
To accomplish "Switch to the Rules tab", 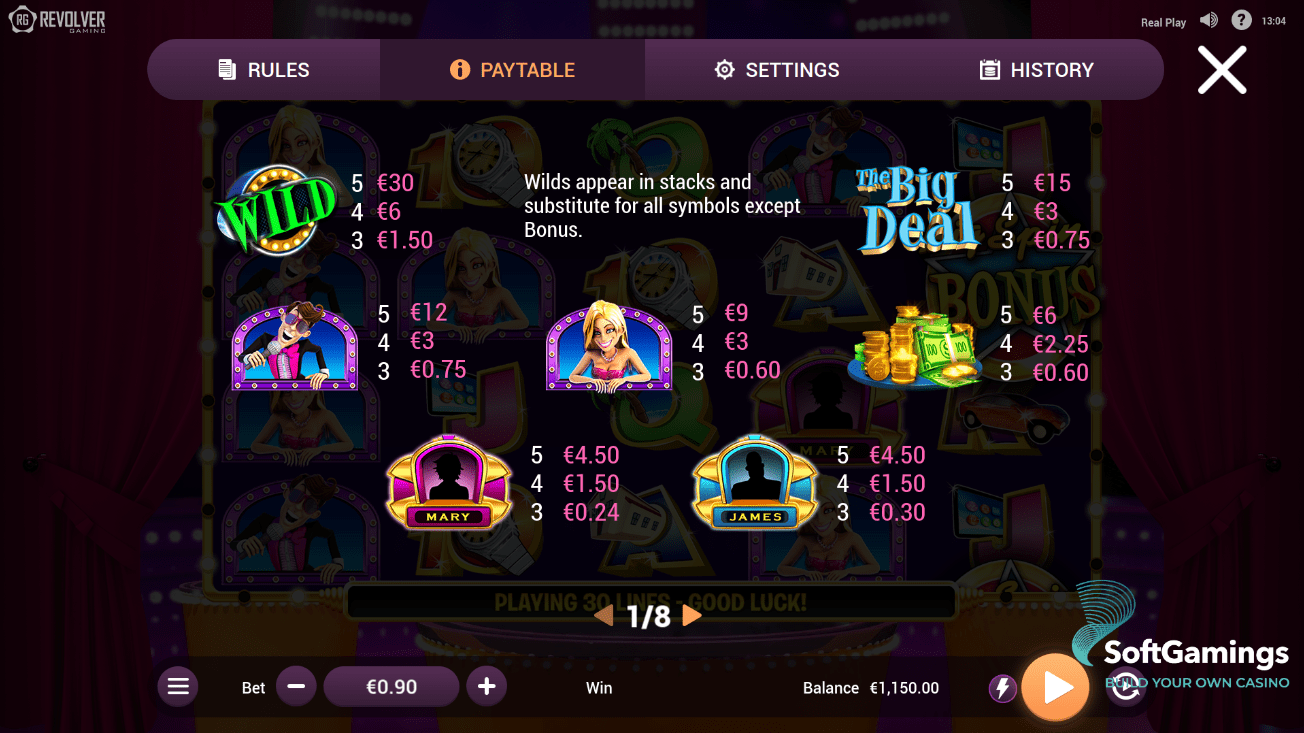I will pos(263,69).
